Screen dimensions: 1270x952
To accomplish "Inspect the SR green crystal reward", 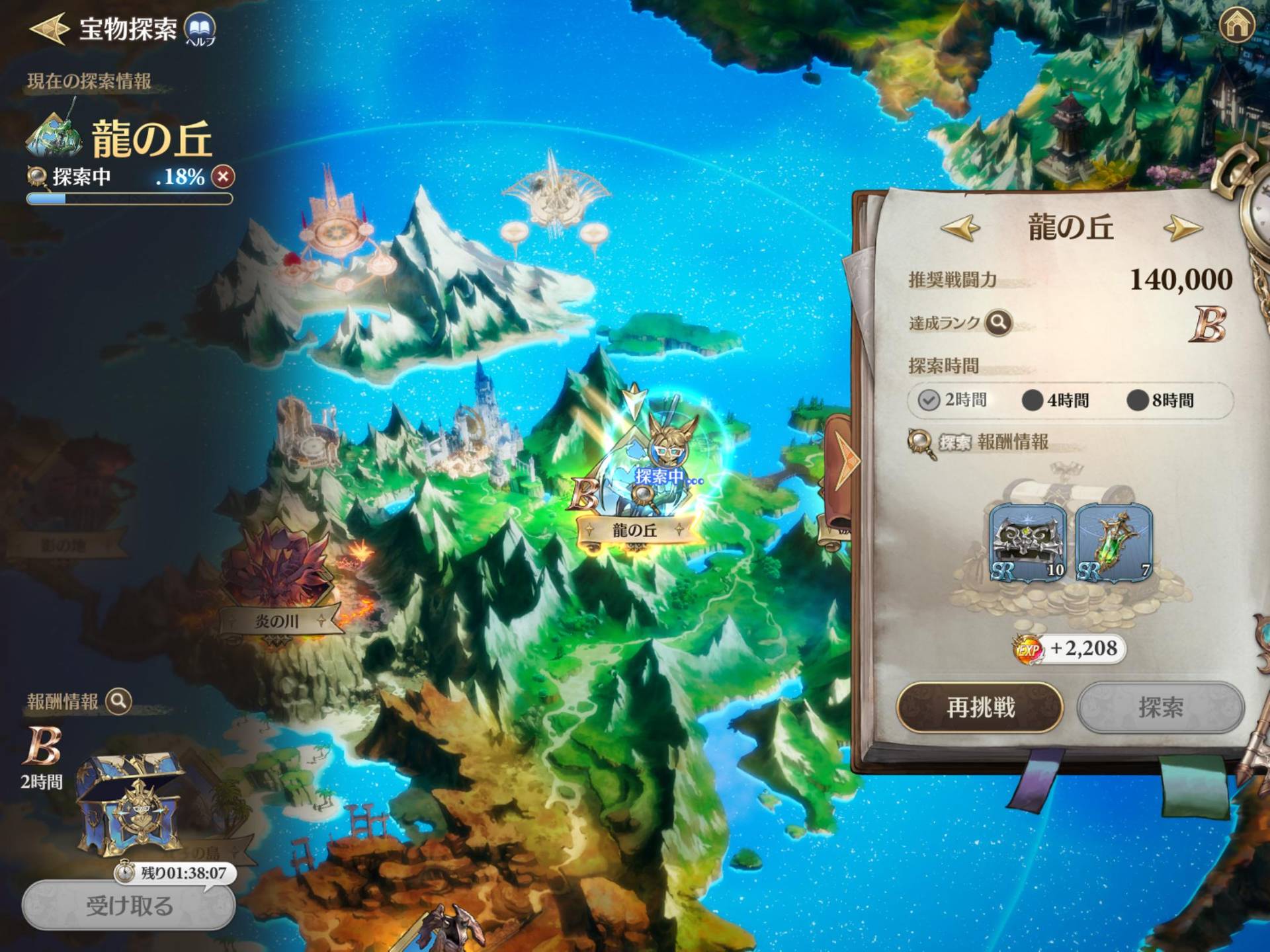I will coord(1114,543).
